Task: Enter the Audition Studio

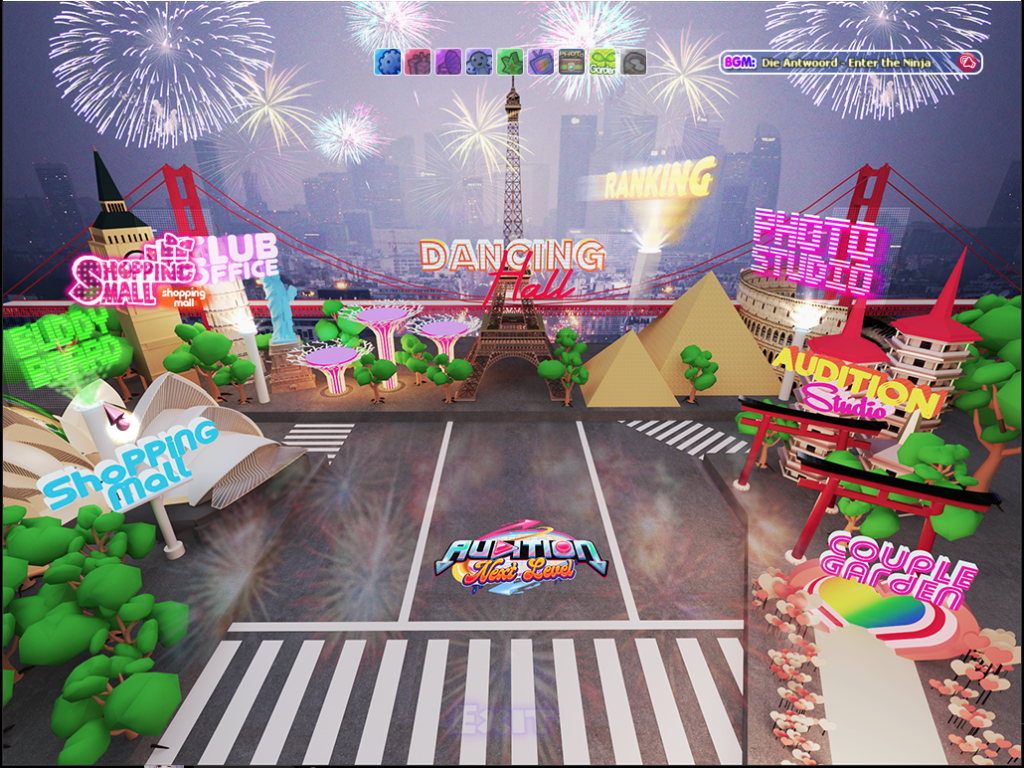Action: [858, 385]
